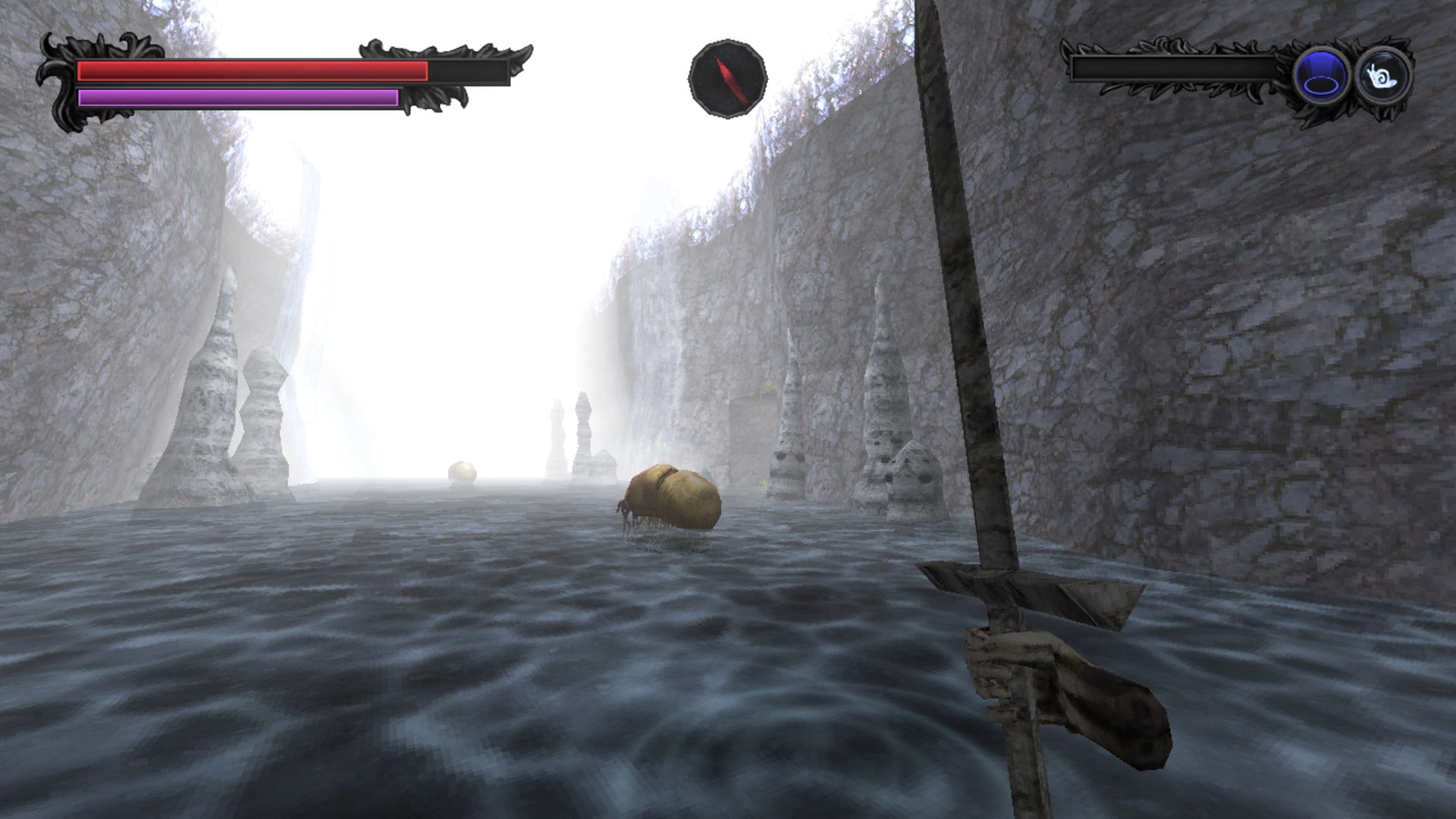The image size is (1456, 819).
Task: Click the red health bar
Action: 250,71
